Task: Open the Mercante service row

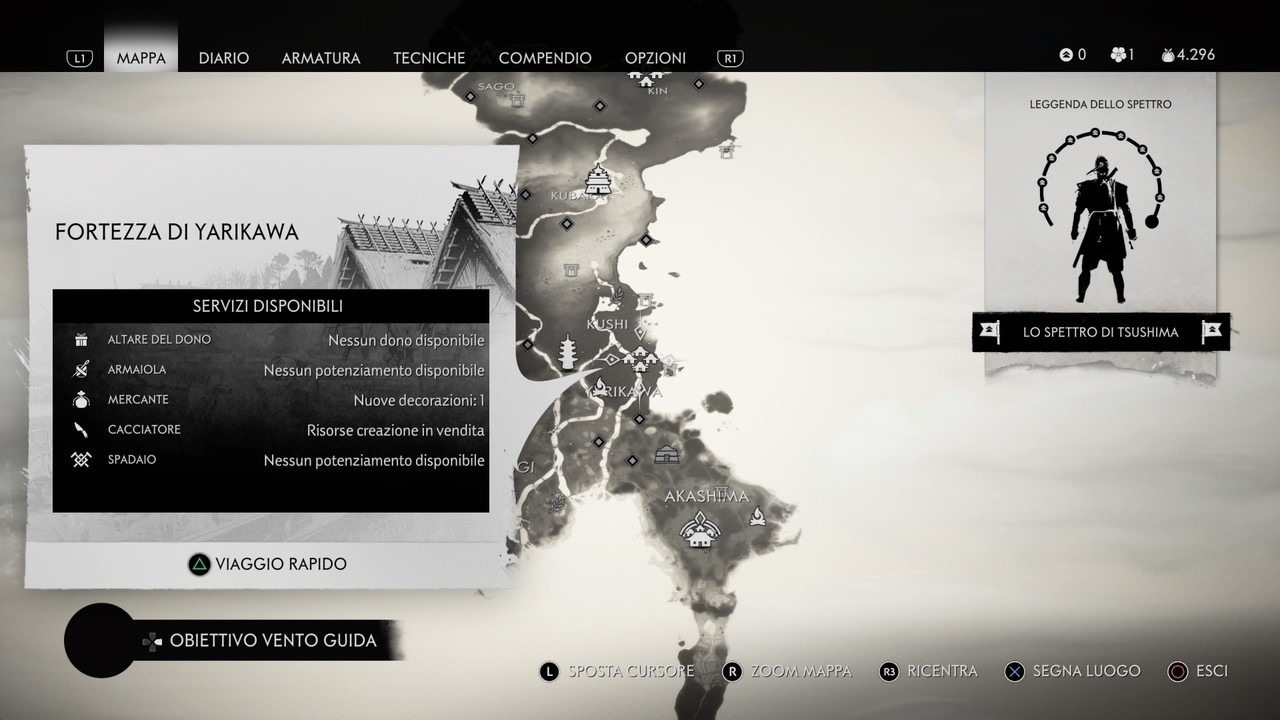Action: [x=271, y=400]
